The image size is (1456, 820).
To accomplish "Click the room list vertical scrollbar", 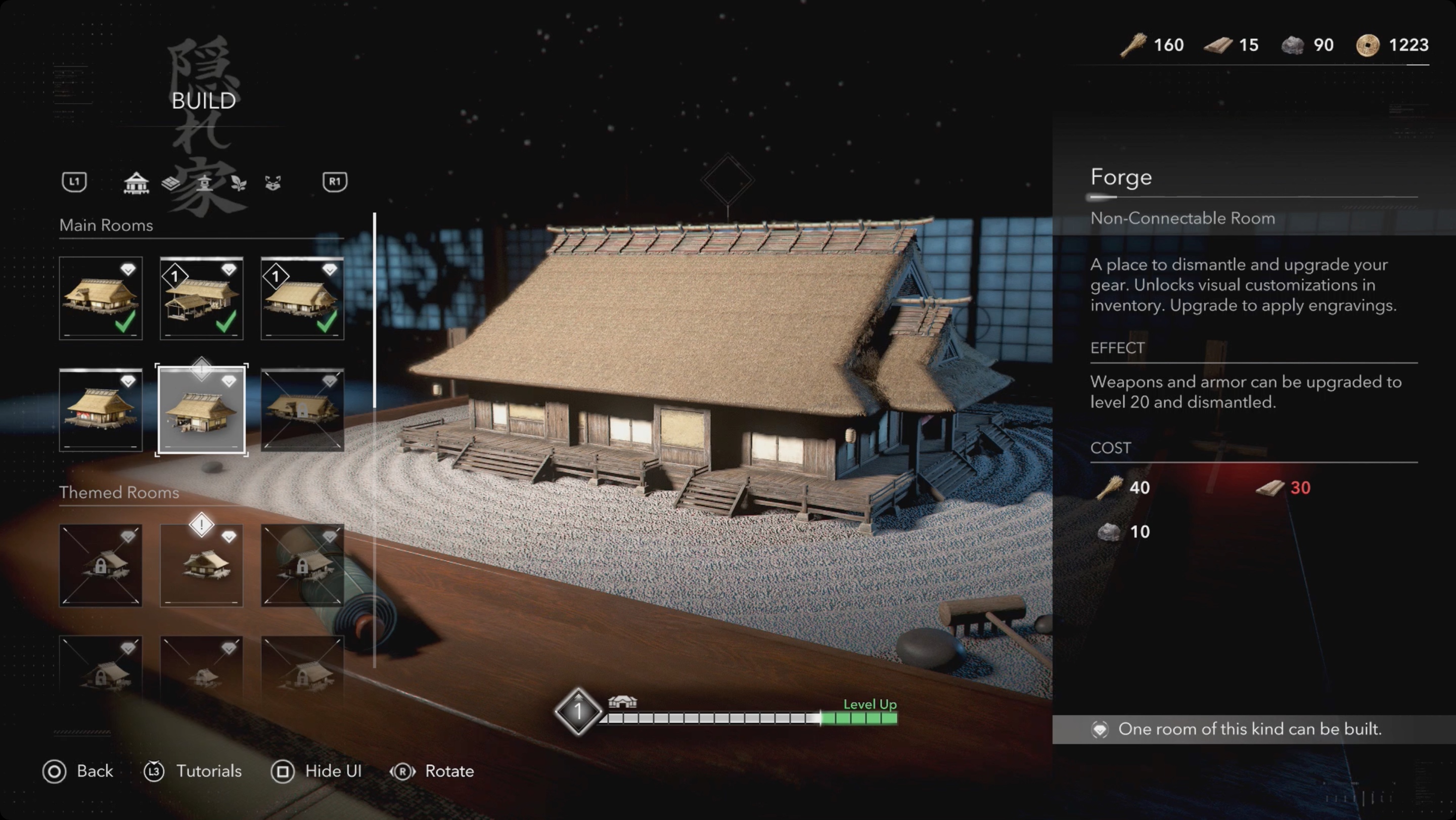I will (374, 311).
